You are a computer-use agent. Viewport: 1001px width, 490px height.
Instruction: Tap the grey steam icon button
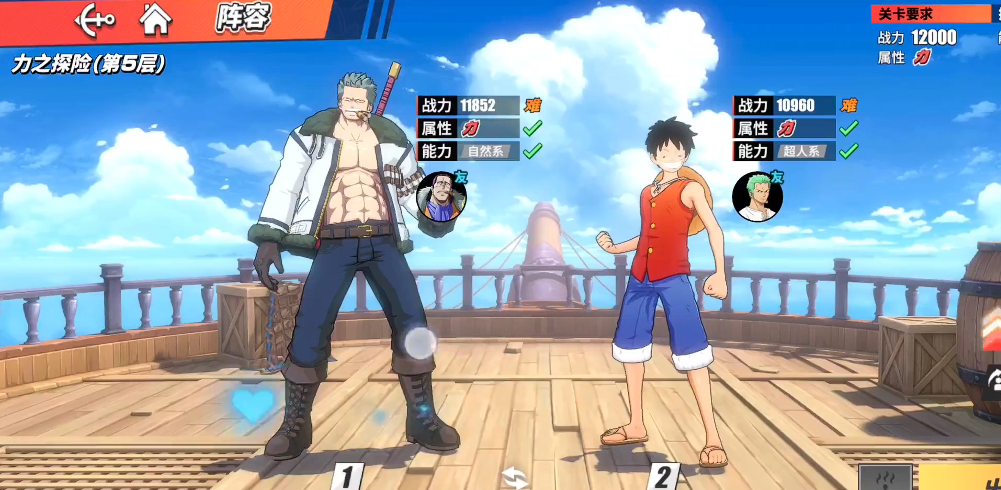coord(885,477)
